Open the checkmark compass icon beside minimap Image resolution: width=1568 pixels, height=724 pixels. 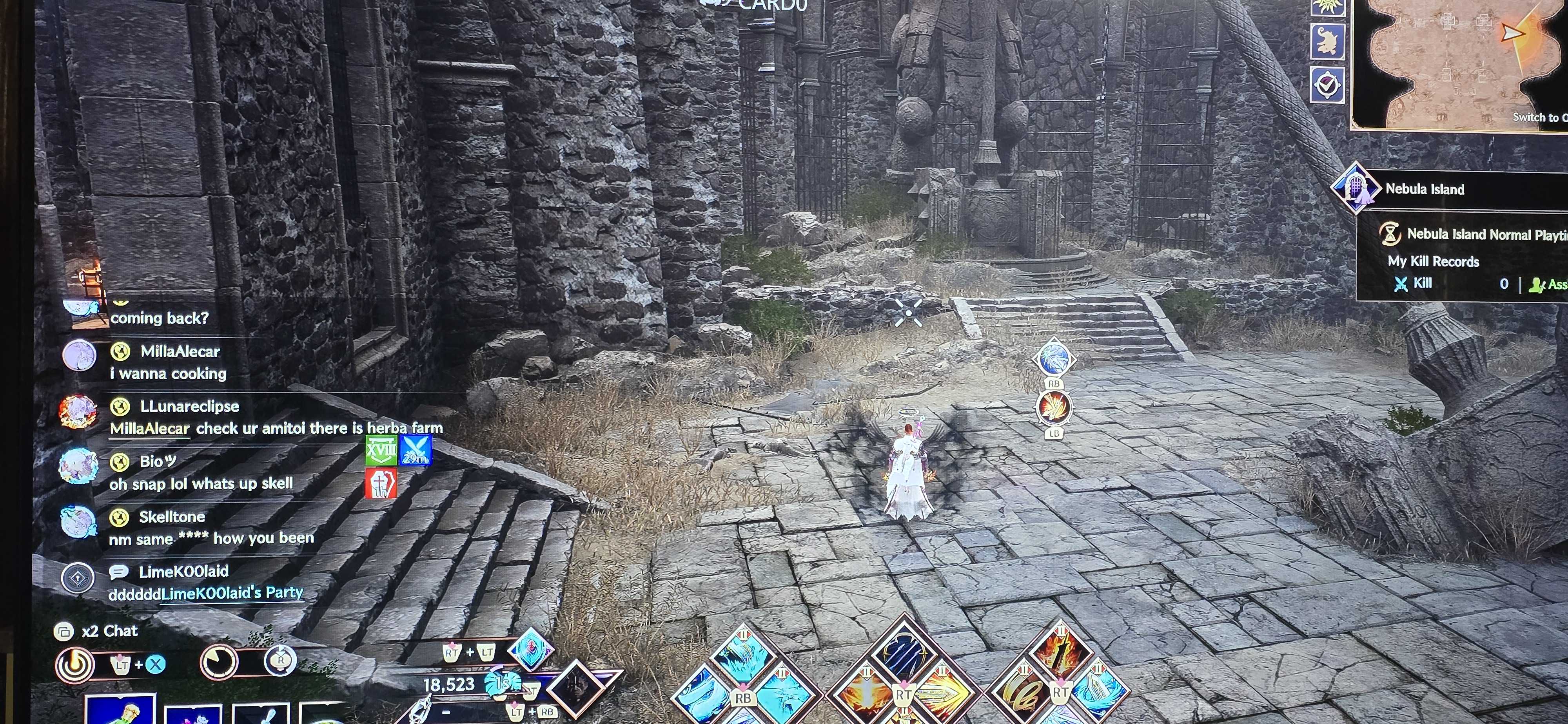point(1327,84)
